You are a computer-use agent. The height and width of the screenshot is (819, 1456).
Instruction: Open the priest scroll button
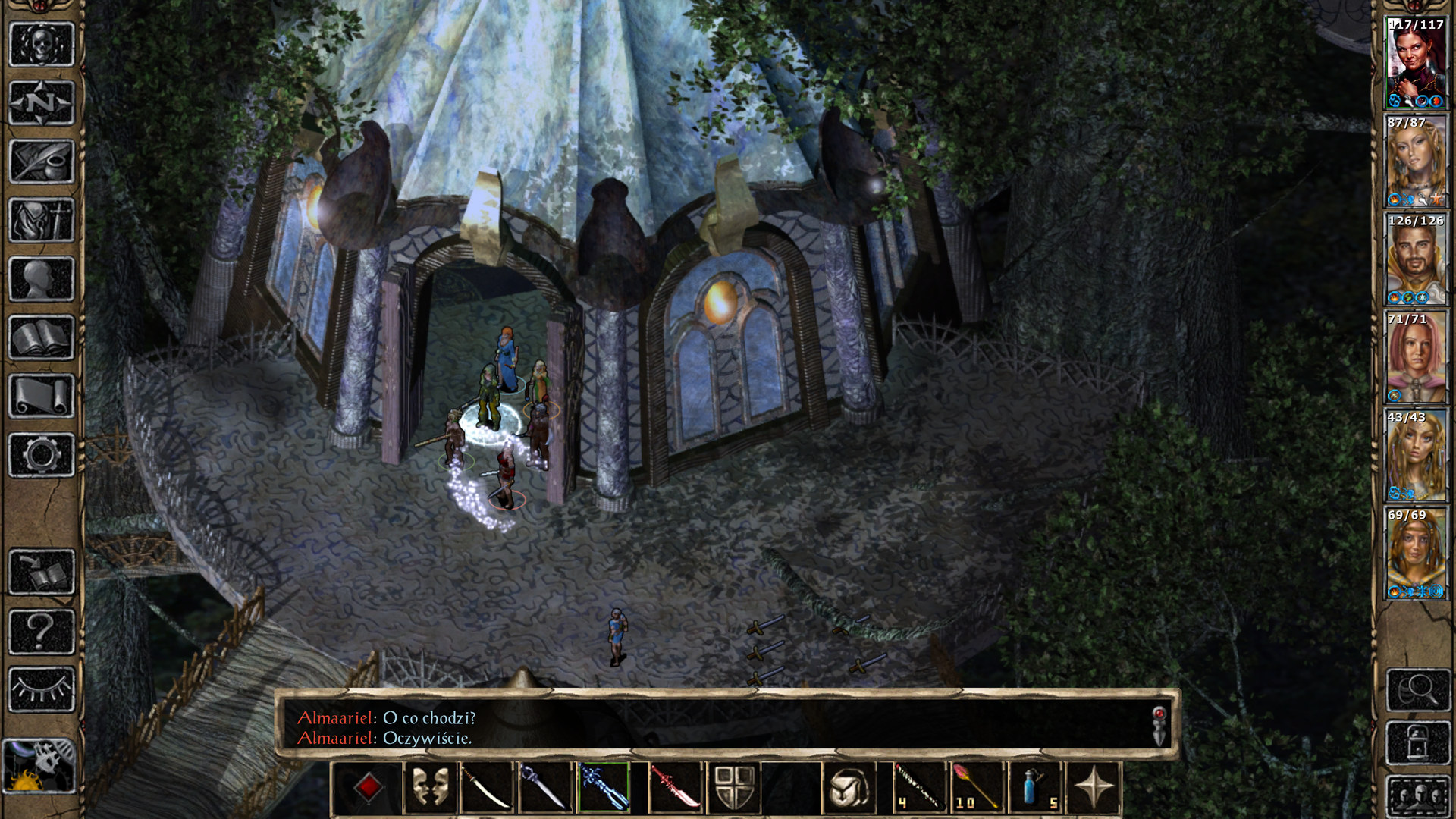point(42,396)
